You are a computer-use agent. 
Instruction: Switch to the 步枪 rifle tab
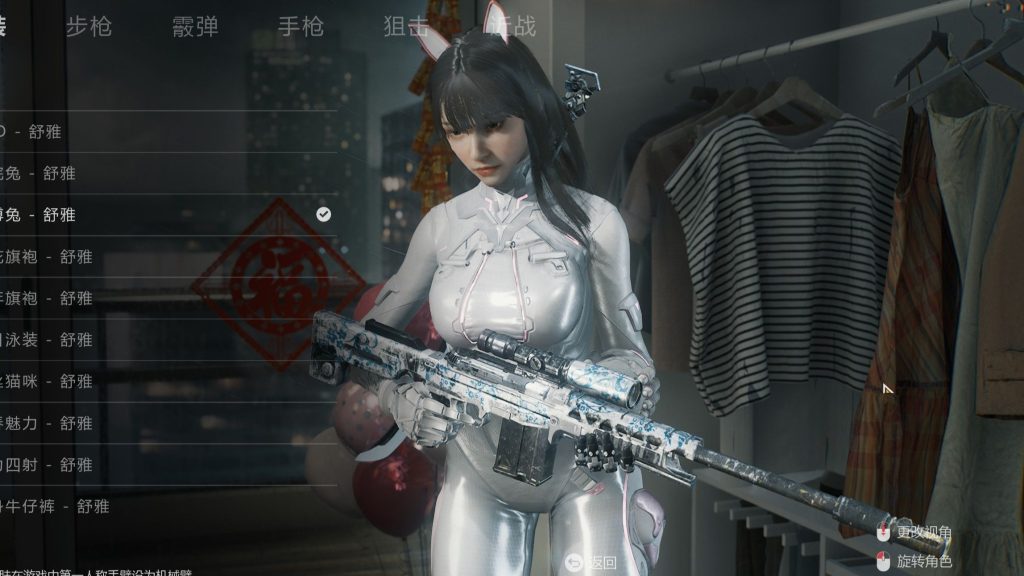pos(89,27)
